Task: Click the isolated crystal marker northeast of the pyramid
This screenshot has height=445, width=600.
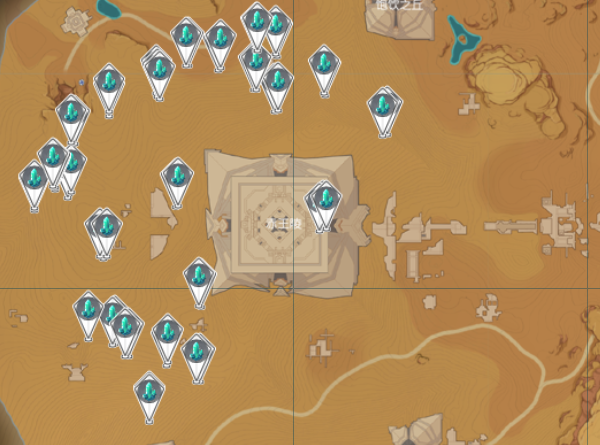Action: click(x=383, y=106)
